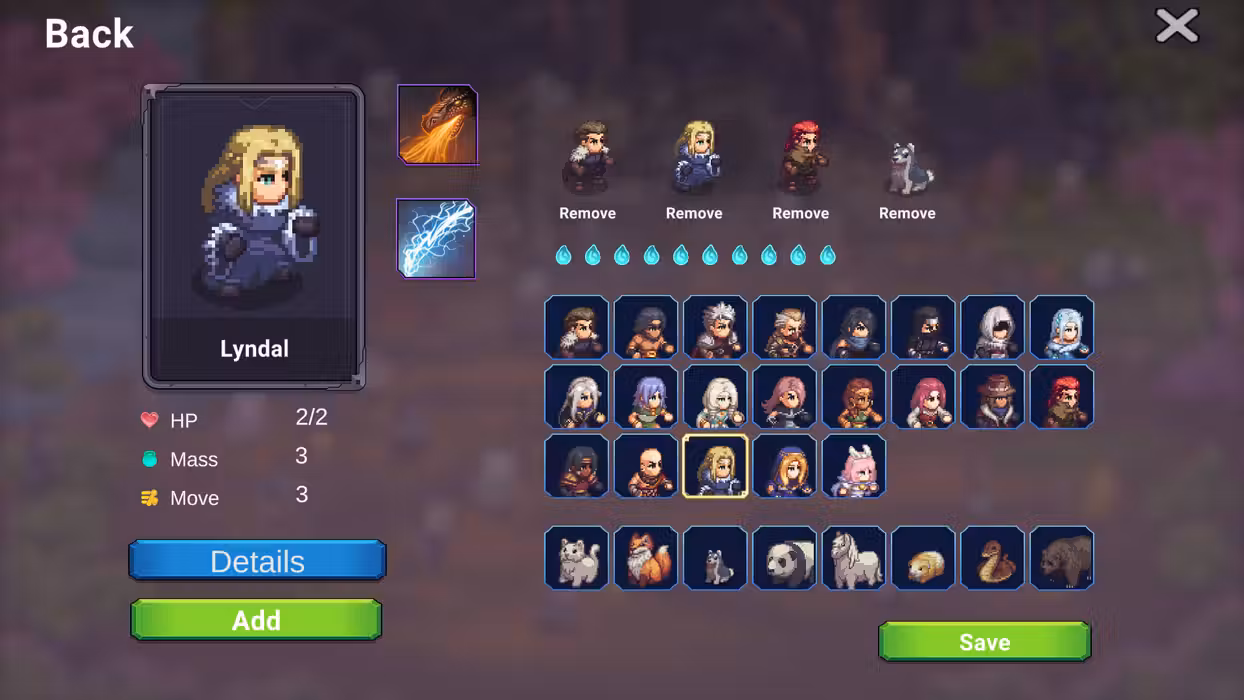Choose the panda pet portrait
This screenshot has height=700, width=1244.
click(x=784, y=558)
